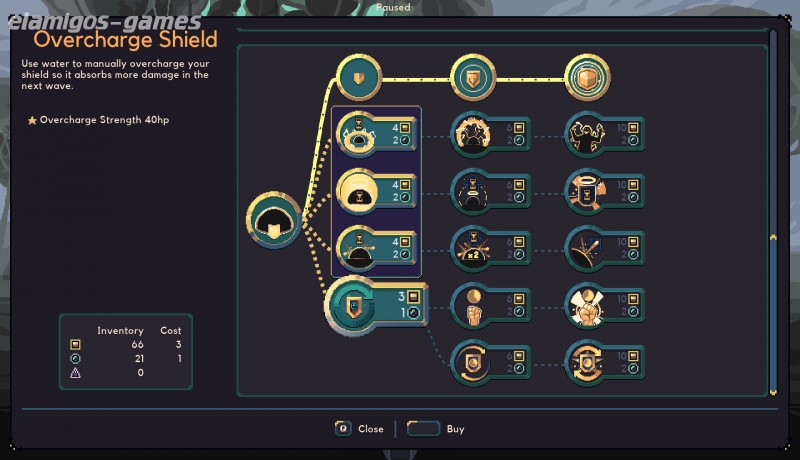Select the glowing dome hourglass upgrade
This screenshot has width=800, height=460.
click(358, 190)
